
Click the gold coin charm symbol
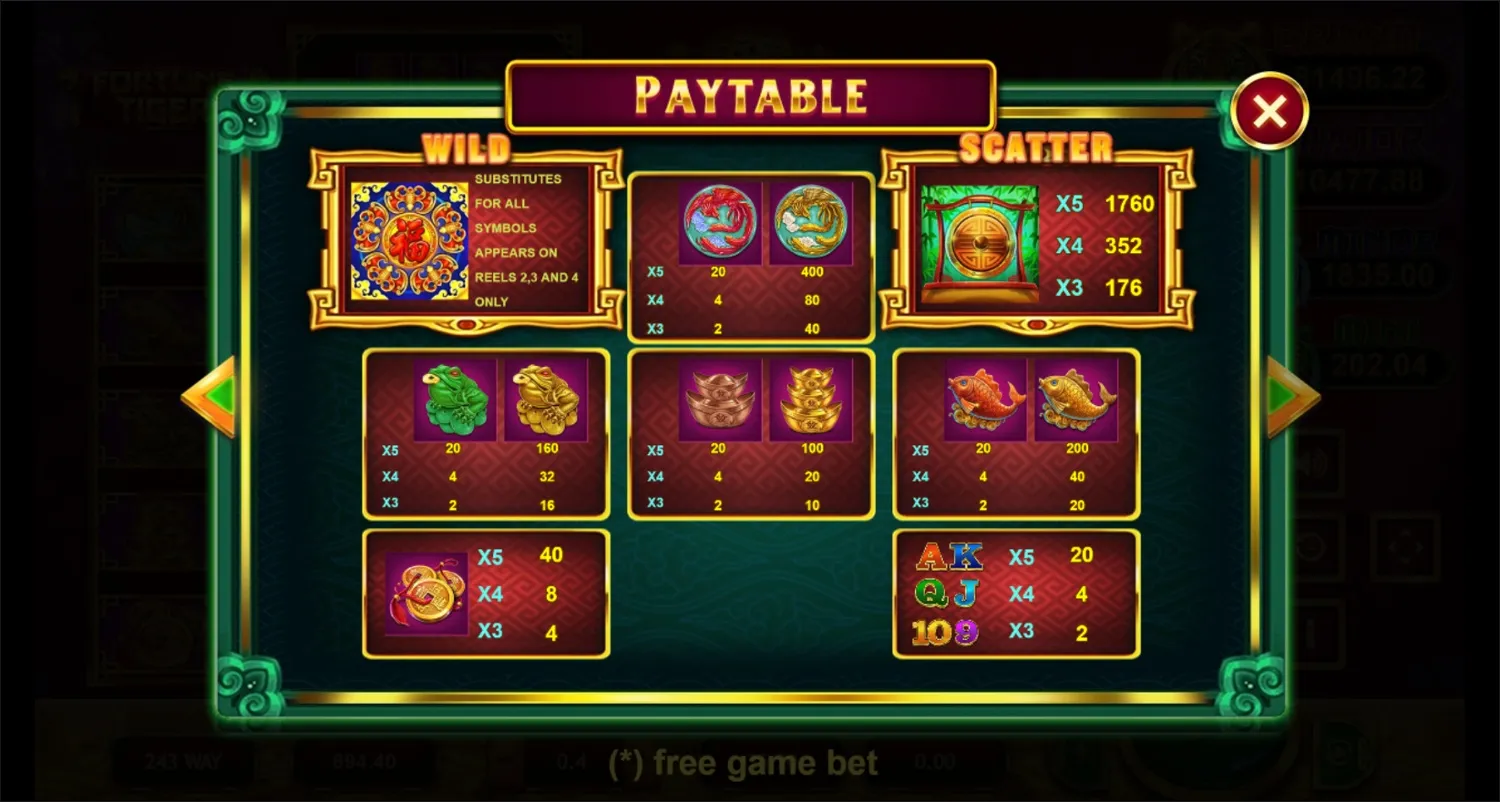point(424,594)
